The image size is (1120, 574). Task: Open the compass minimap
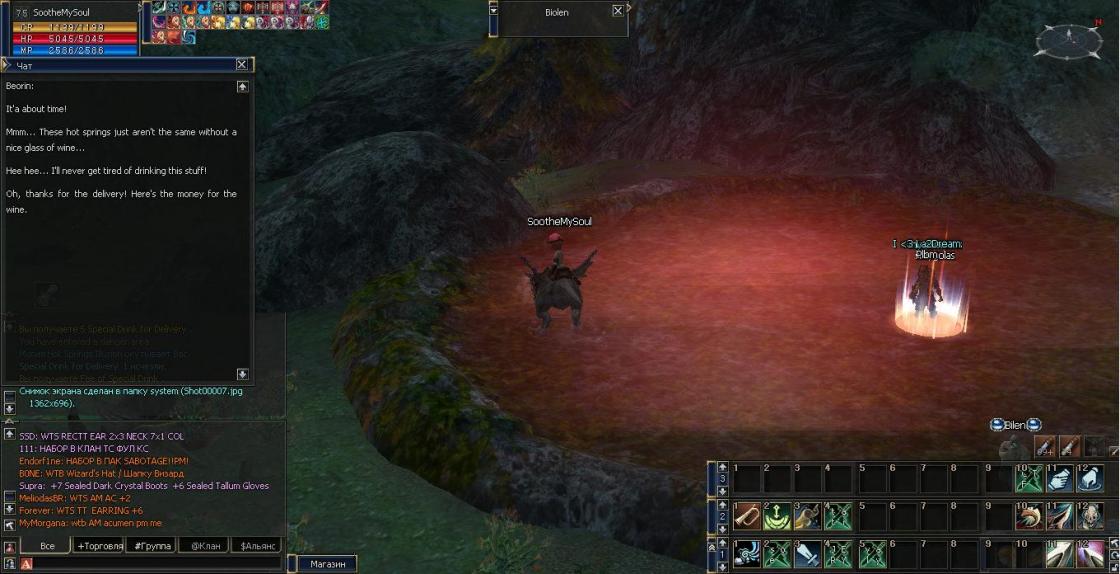point(1068,39)
